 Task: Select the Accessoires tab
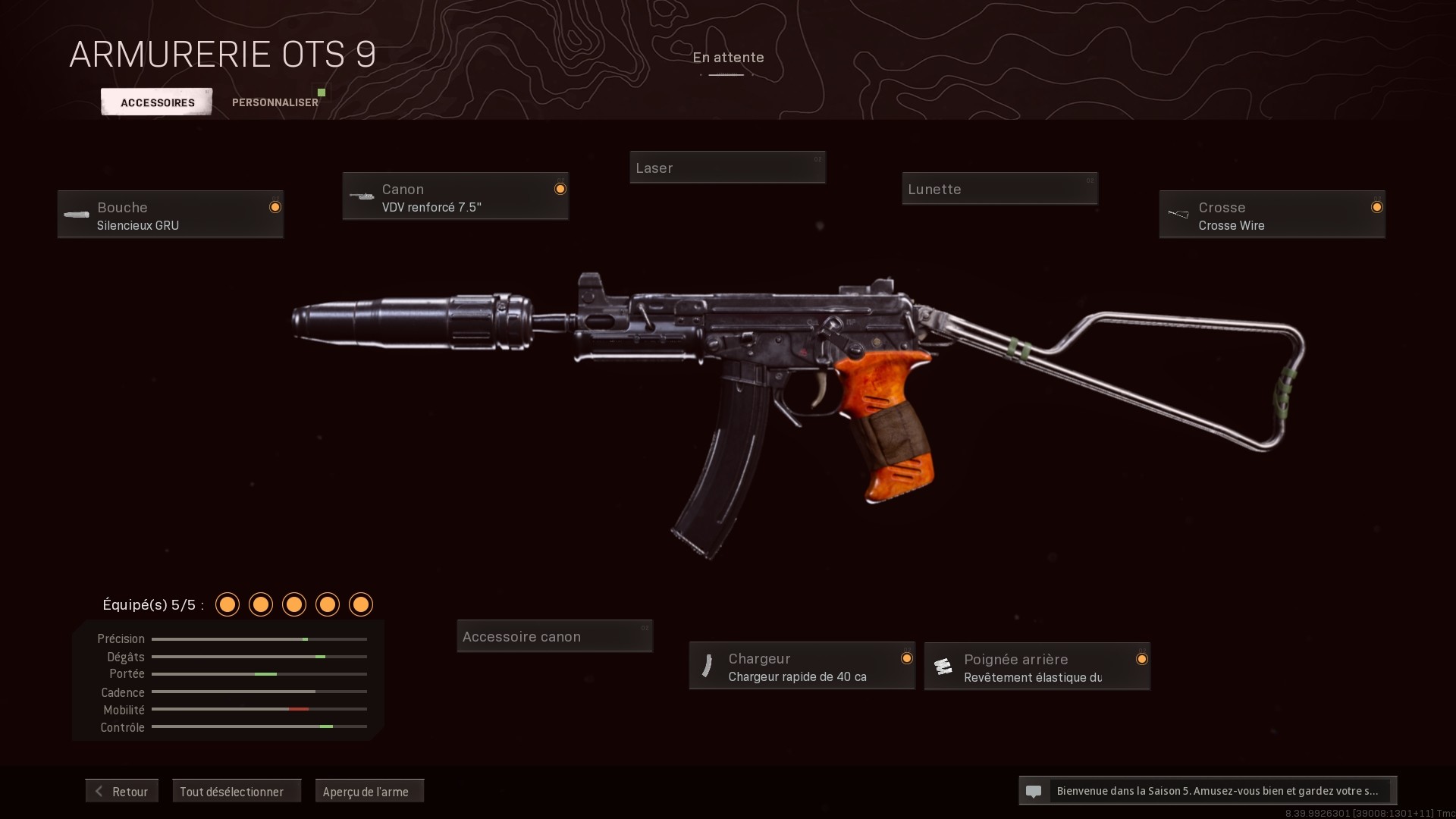coord(156,102)
